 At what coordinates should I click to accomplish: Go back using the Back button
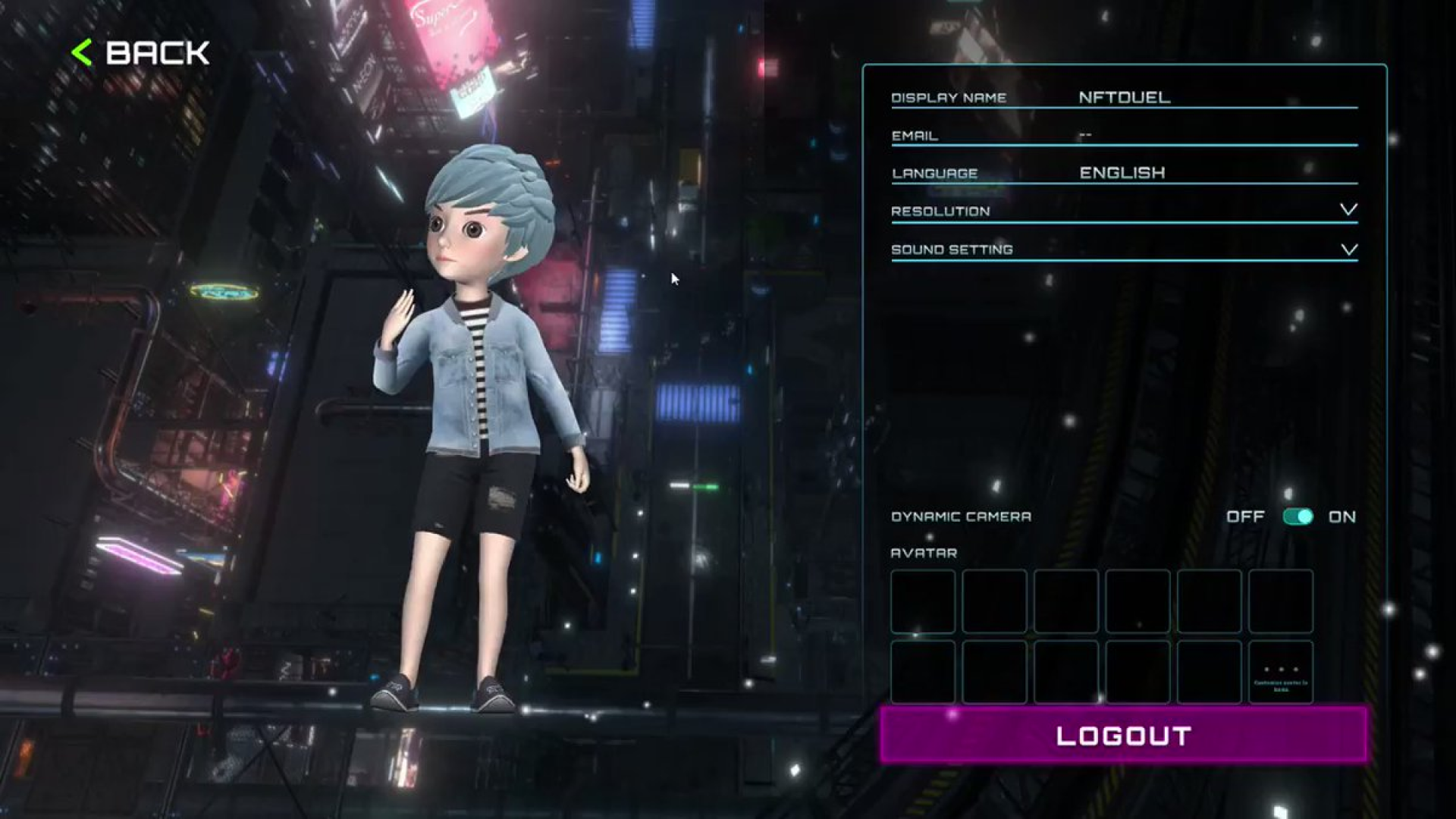point(142,53)
